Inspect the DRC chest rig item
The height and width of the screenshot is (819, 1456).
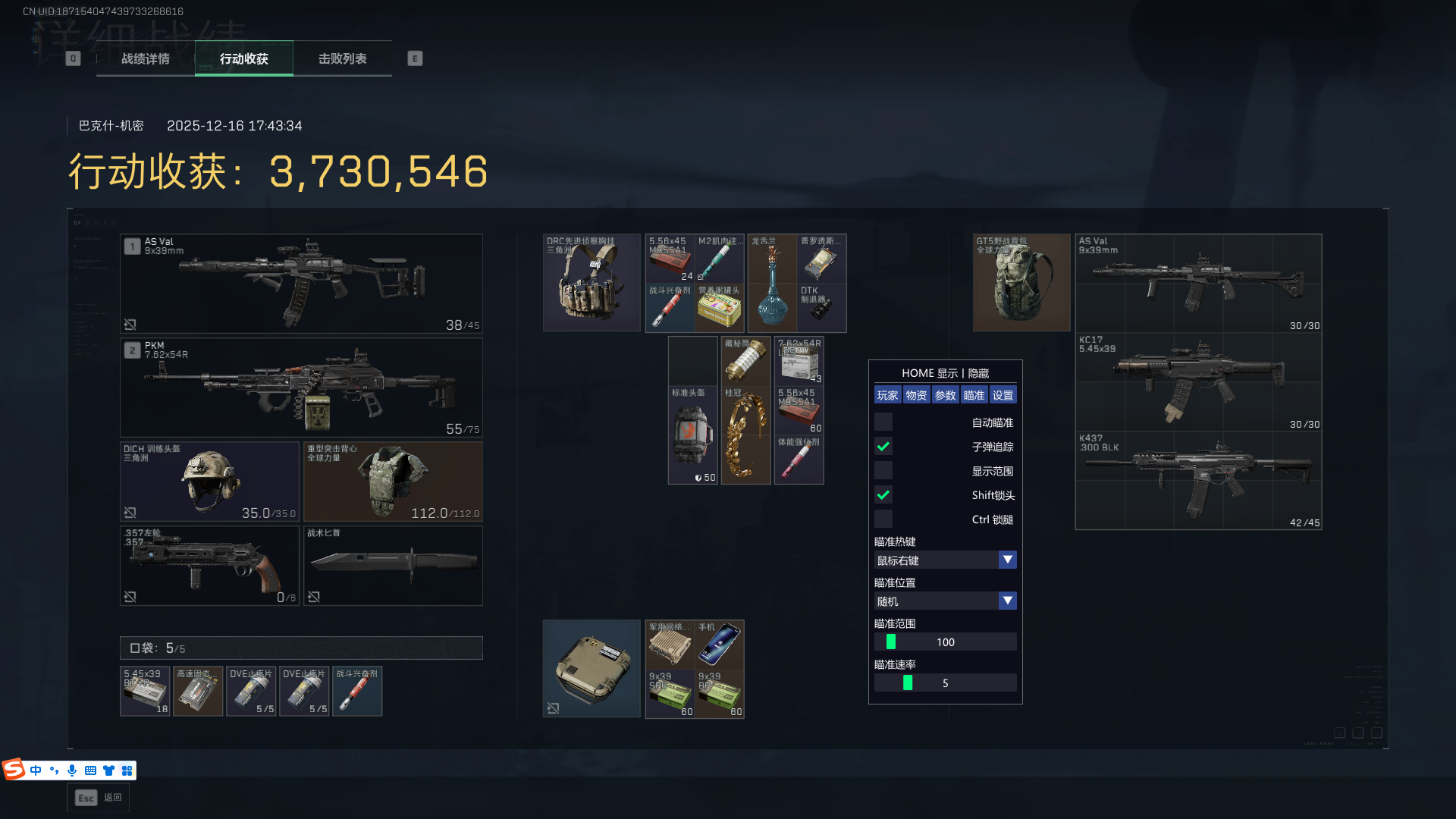pos(591,283)
